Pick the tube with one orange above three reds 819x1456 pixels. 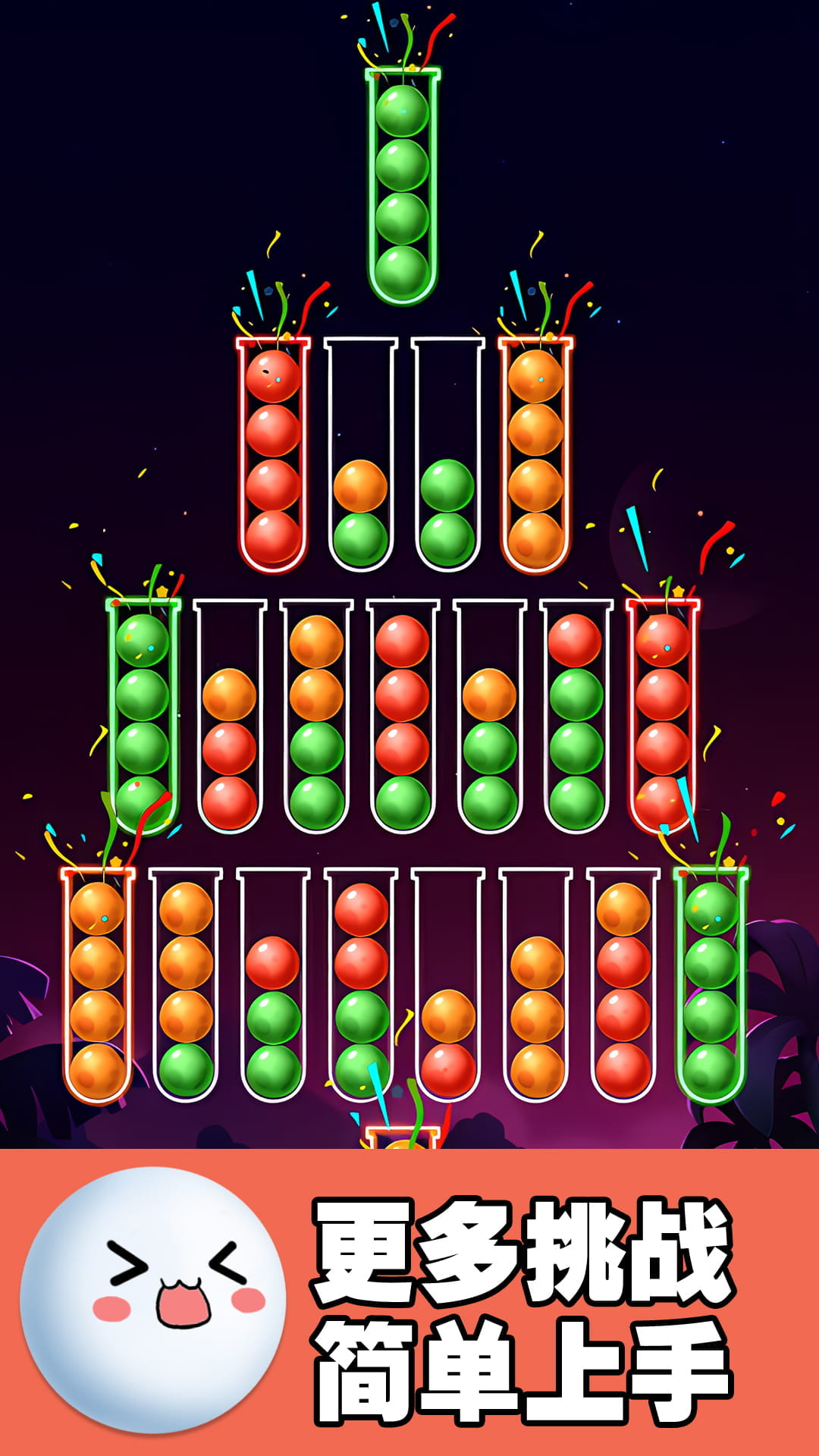tap(623, 984)
